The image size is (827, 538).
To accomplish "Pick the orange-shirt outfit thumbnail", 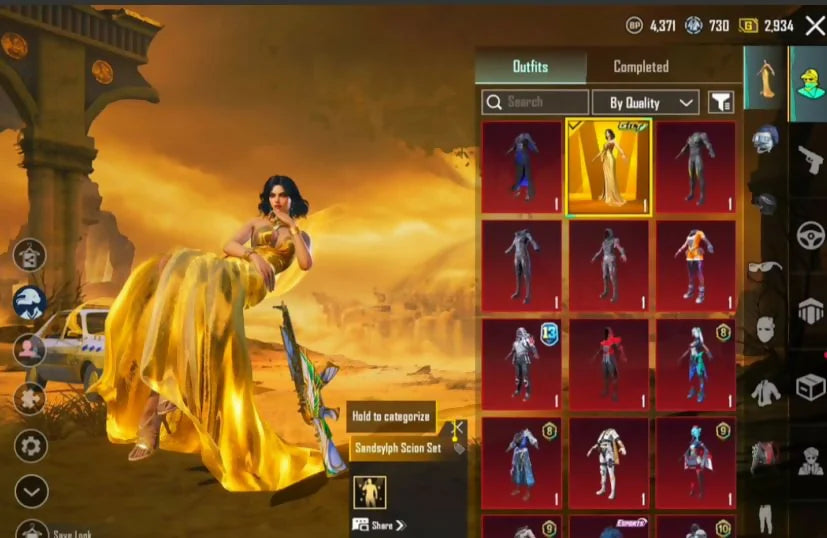I will coord(695,264).
